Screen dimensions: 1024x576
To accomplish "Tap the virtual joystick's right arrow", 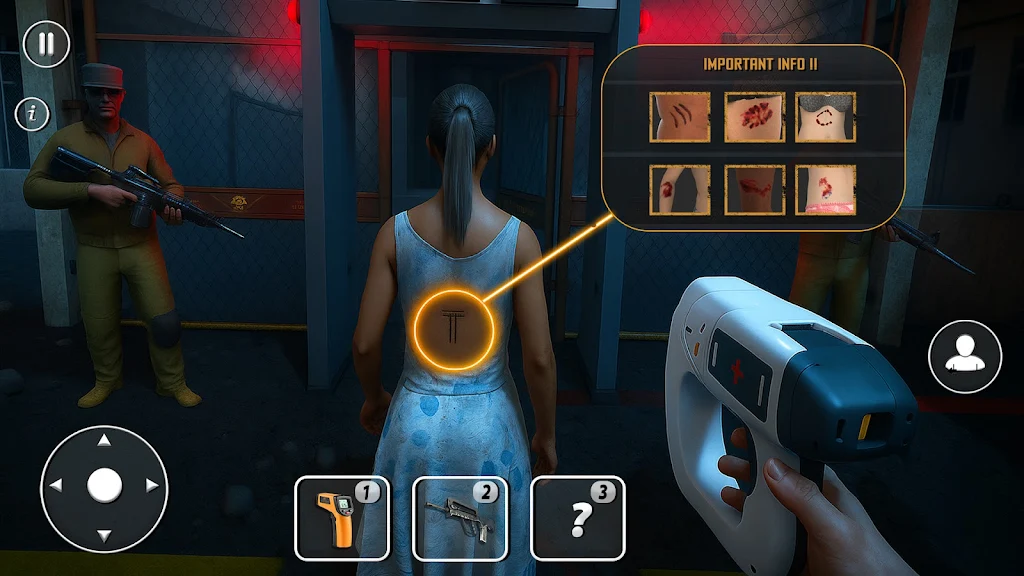I will click(x=152, y=486).
